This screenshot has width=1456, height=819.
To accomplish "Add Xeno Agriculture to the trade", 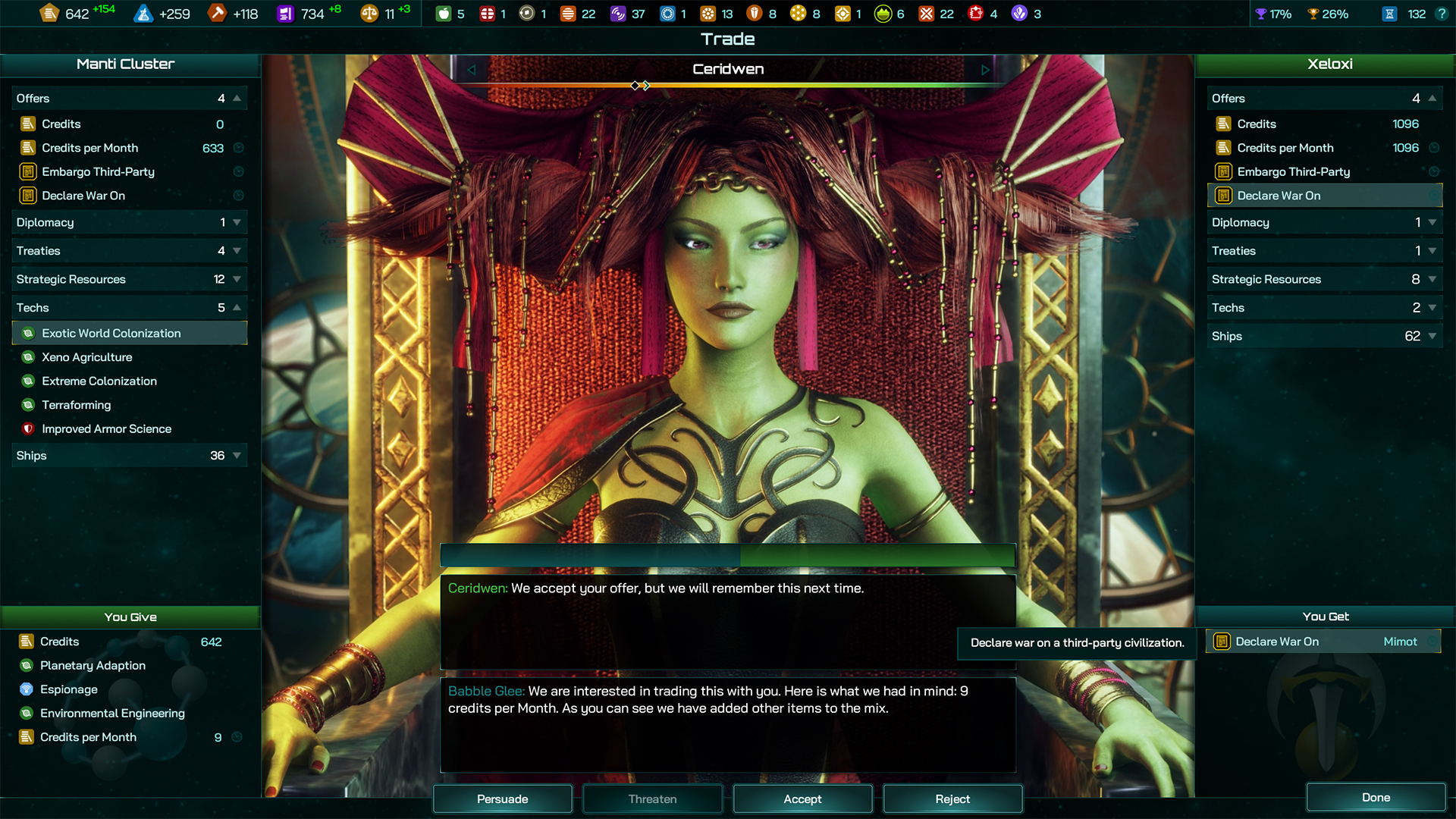I will coord(87,357).
